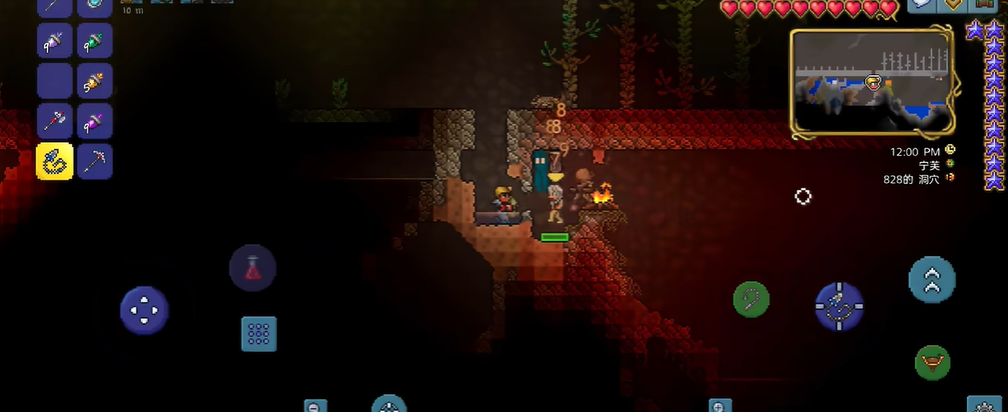Open settings with the gear icon
The height and width of the screenshot is (412, 1008).
tap(984, 405)
